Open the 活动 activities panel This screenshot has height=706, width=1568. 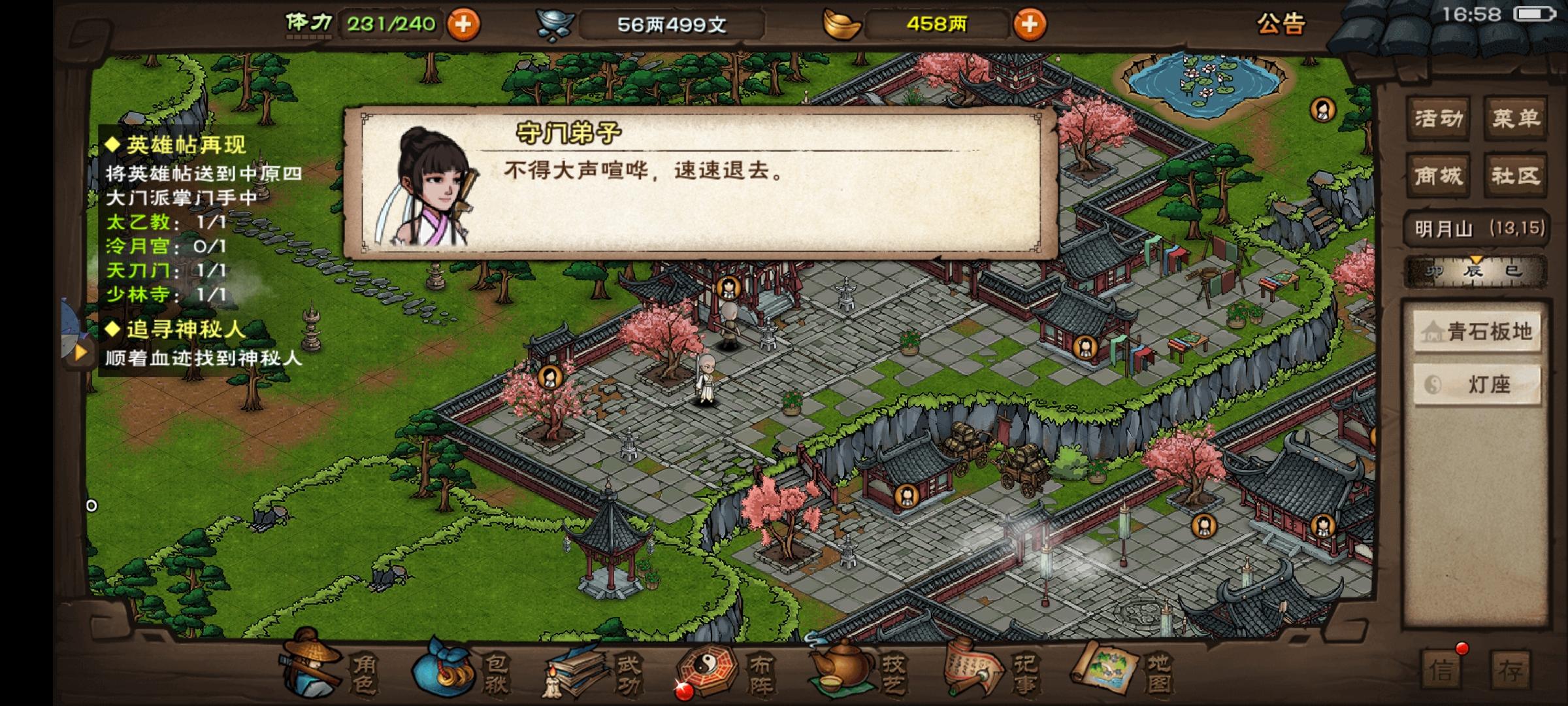(1437, 118)
